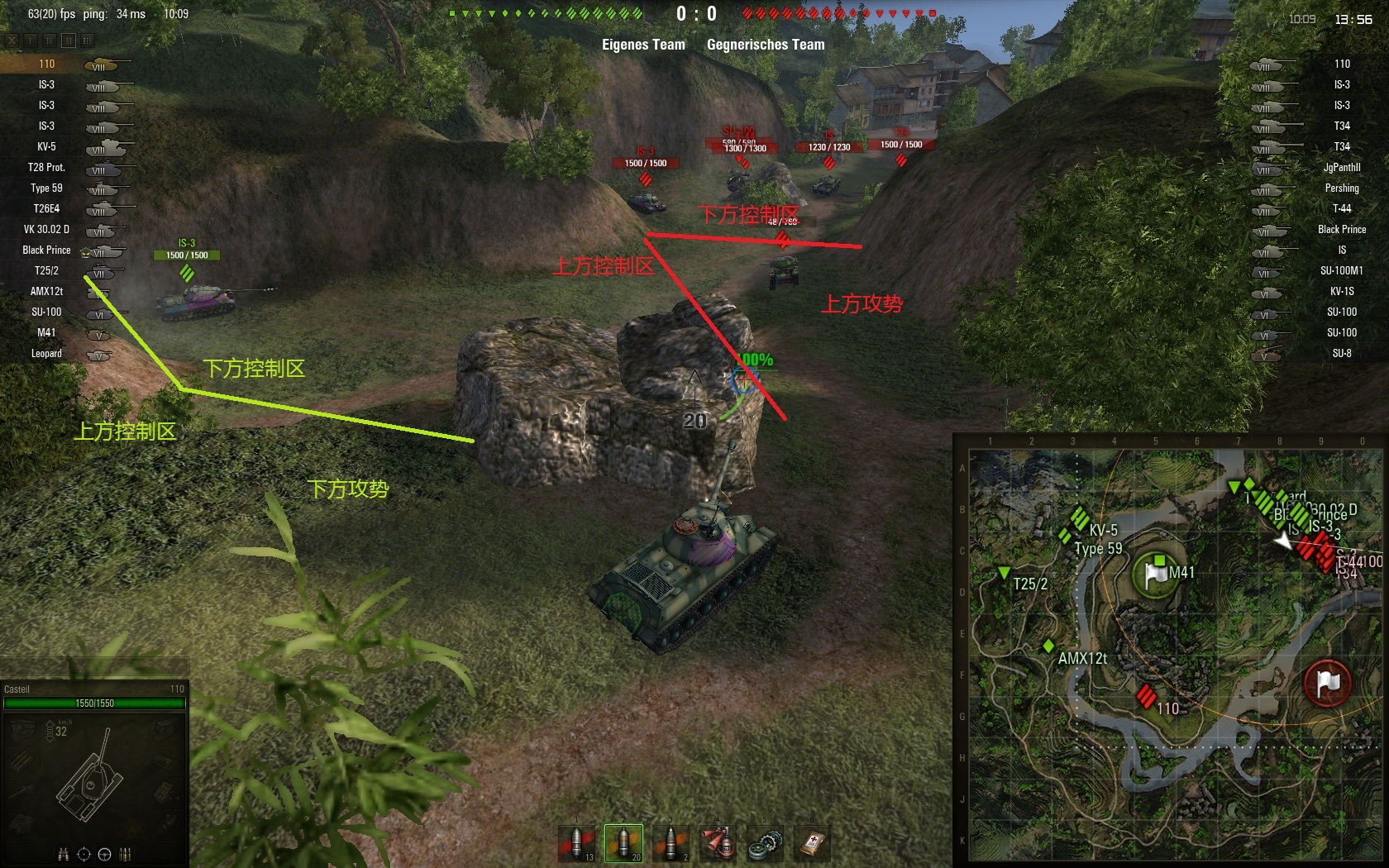The image size is (1389, 868).
Task: Use the first aid kit consumable
Action: click(x=812, y=842)
